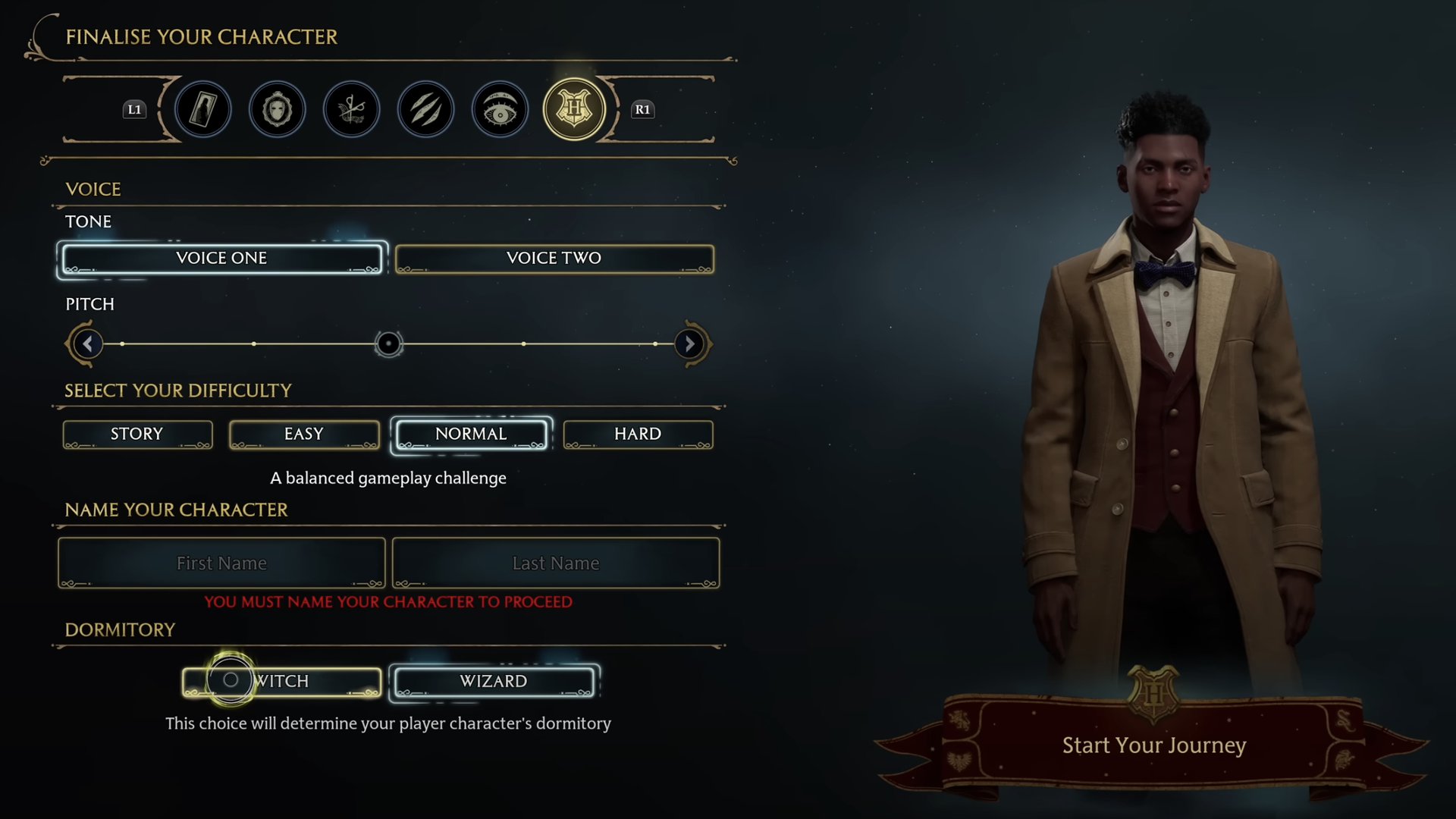This screenshot has height=819, width=1456.
Task: Click the right pitch arrow
Action: click(x=689, y=344)
